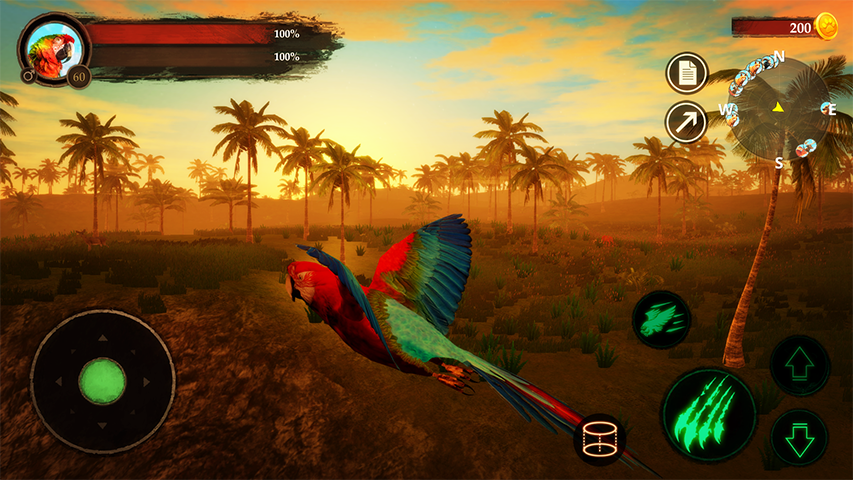Image resolution: width=853 pixels, height=480 pixels.
Task: Tap the down arrow descend button
Action: click(800, 438)
